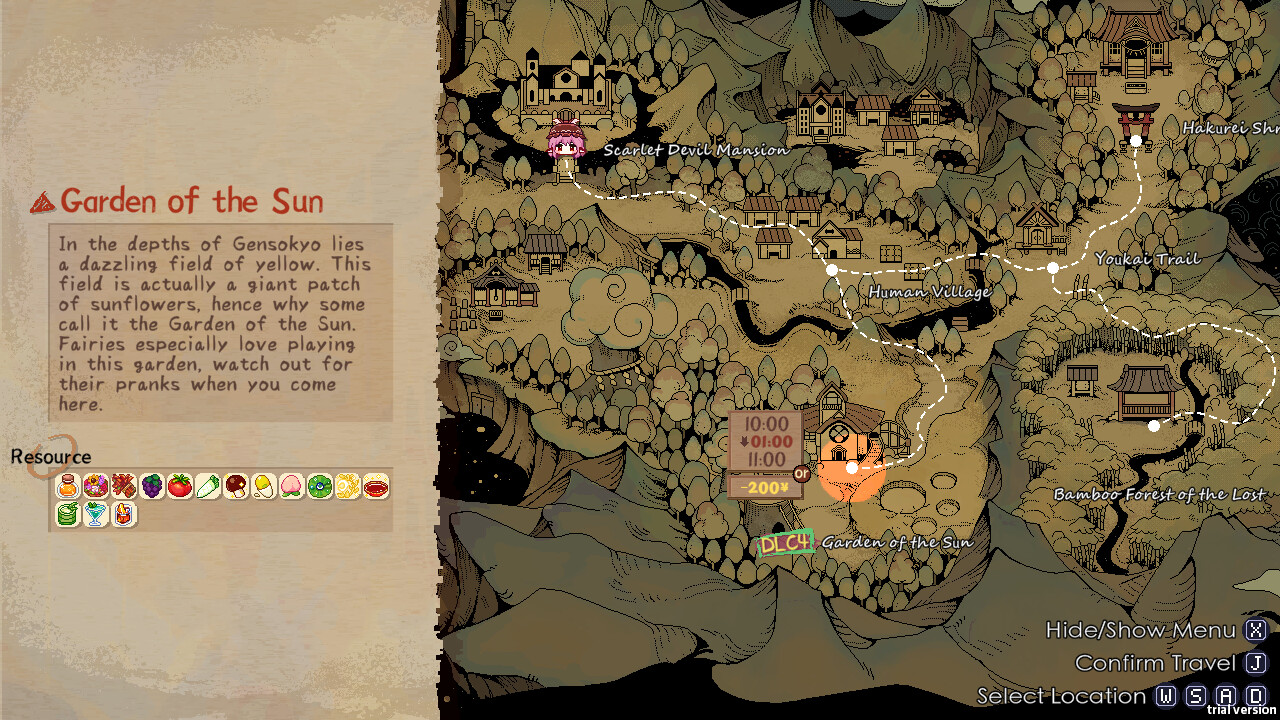Click the matcha green tea resource icon
Image resolution: width=1280 pixels, height=720 pixels.
tap(69, 514)
